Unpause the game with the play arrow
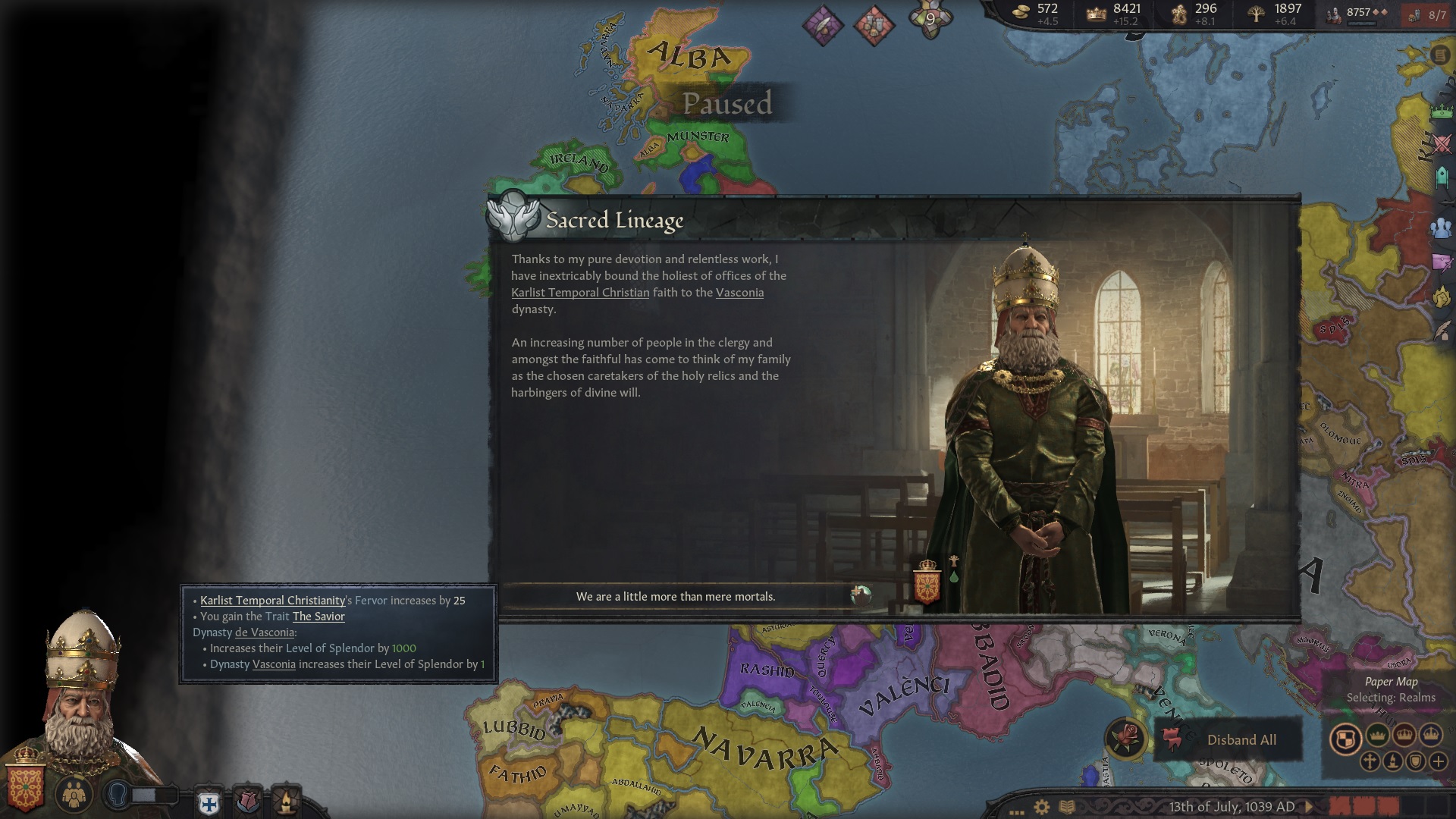Viewport: 1456px width, 819px height. (x=1308, y=806)
